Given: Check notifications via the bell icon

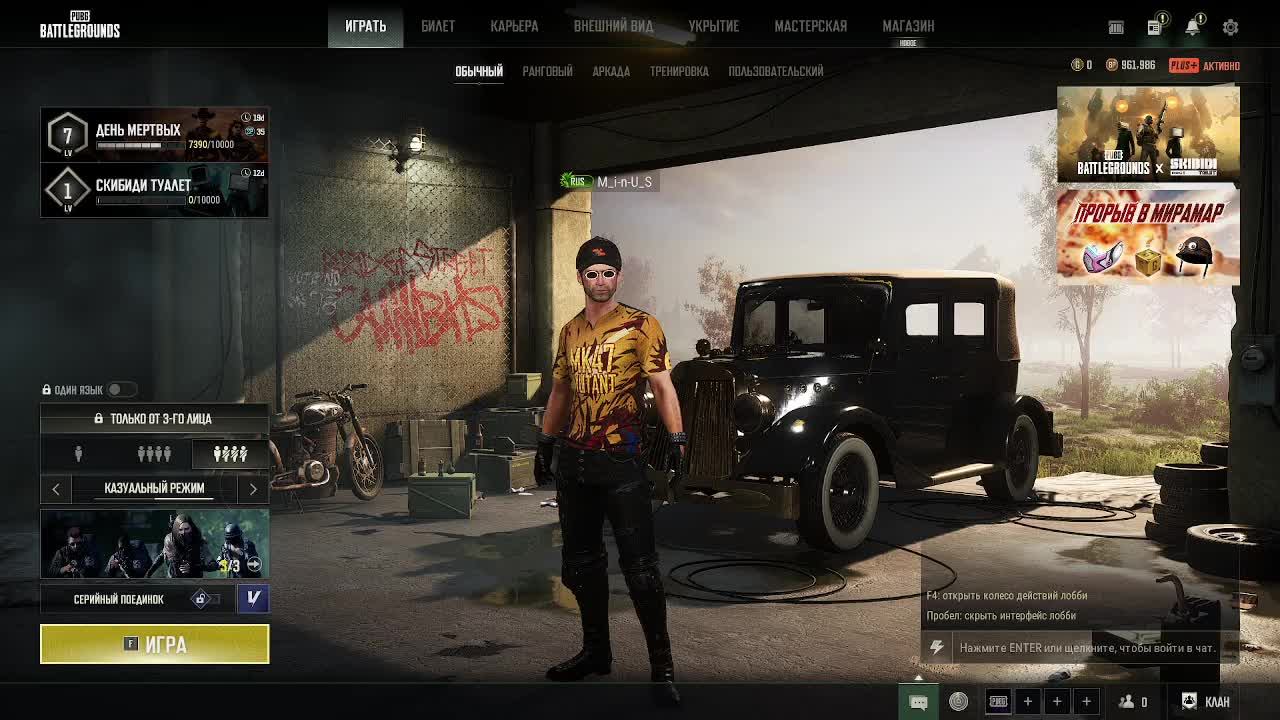Looking at the screenshot, I should coord(1192,28).
